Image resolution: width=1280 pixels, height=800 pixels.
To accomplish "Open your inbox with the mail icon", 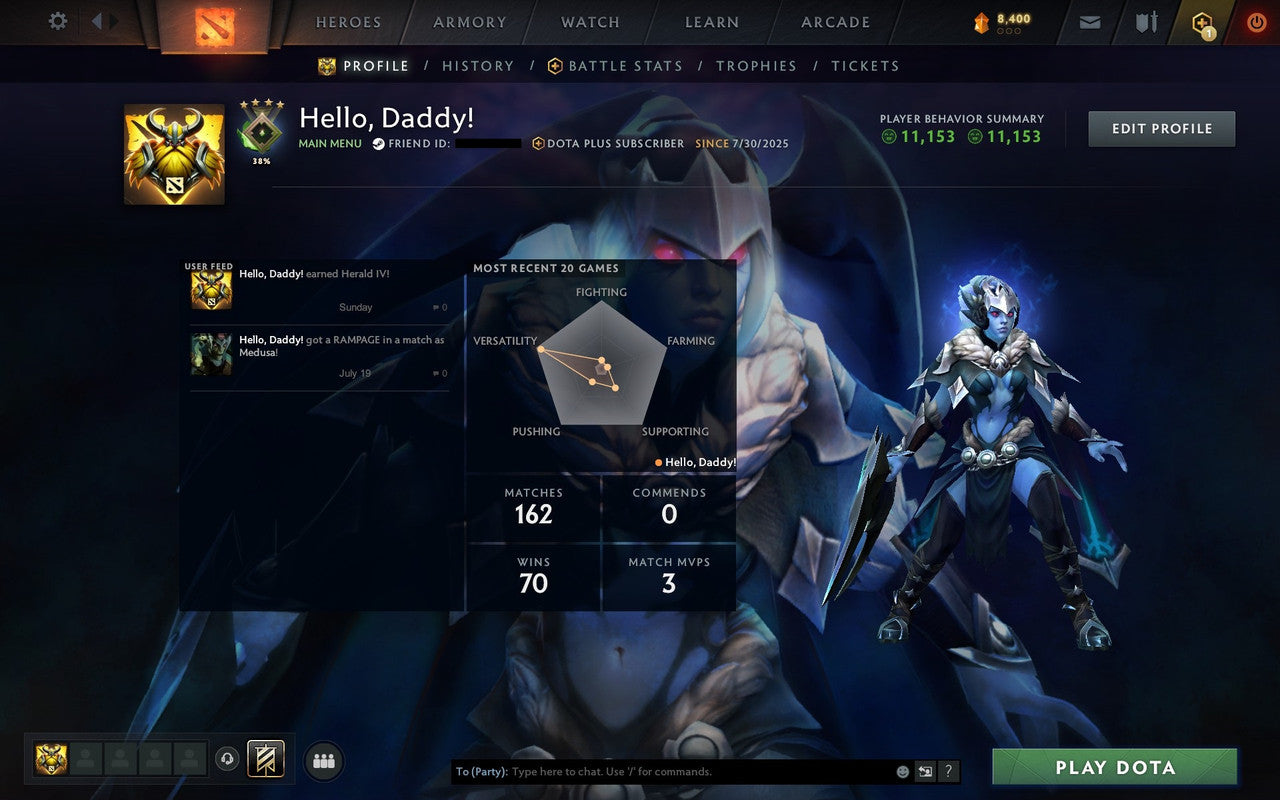I will 1089,20.
